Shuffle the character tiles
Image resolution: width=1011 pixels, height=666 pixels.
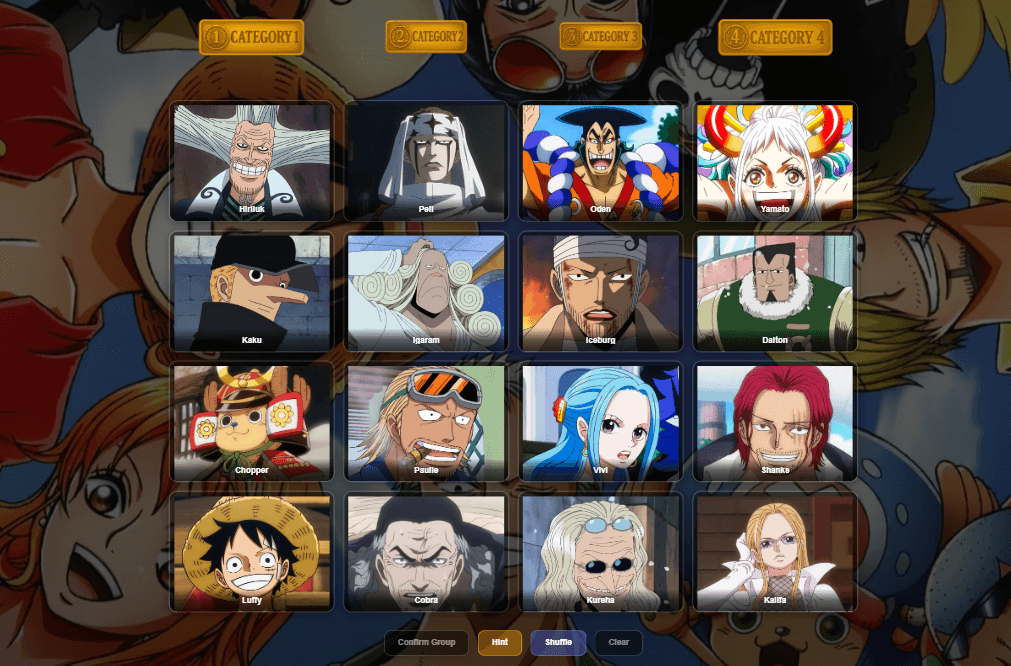[x=558, y=642]
